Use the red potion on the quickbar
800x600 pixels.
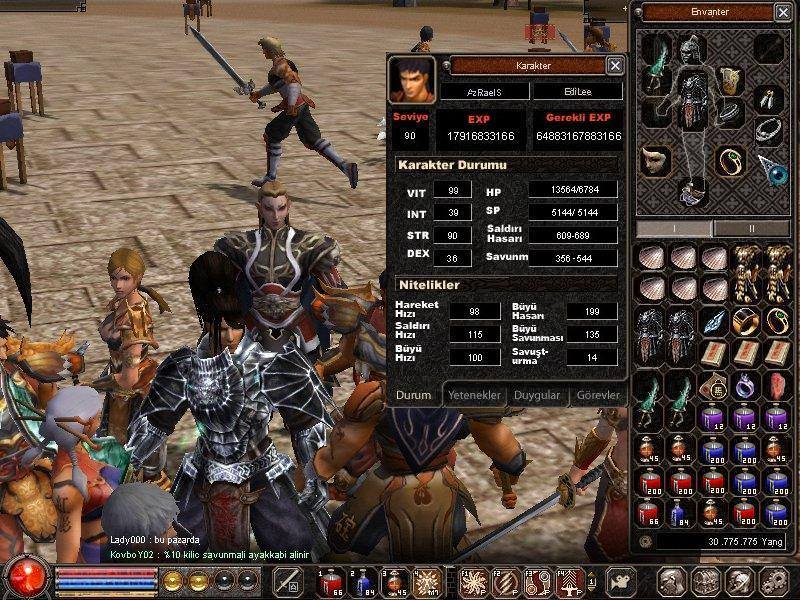pos(329,581)
